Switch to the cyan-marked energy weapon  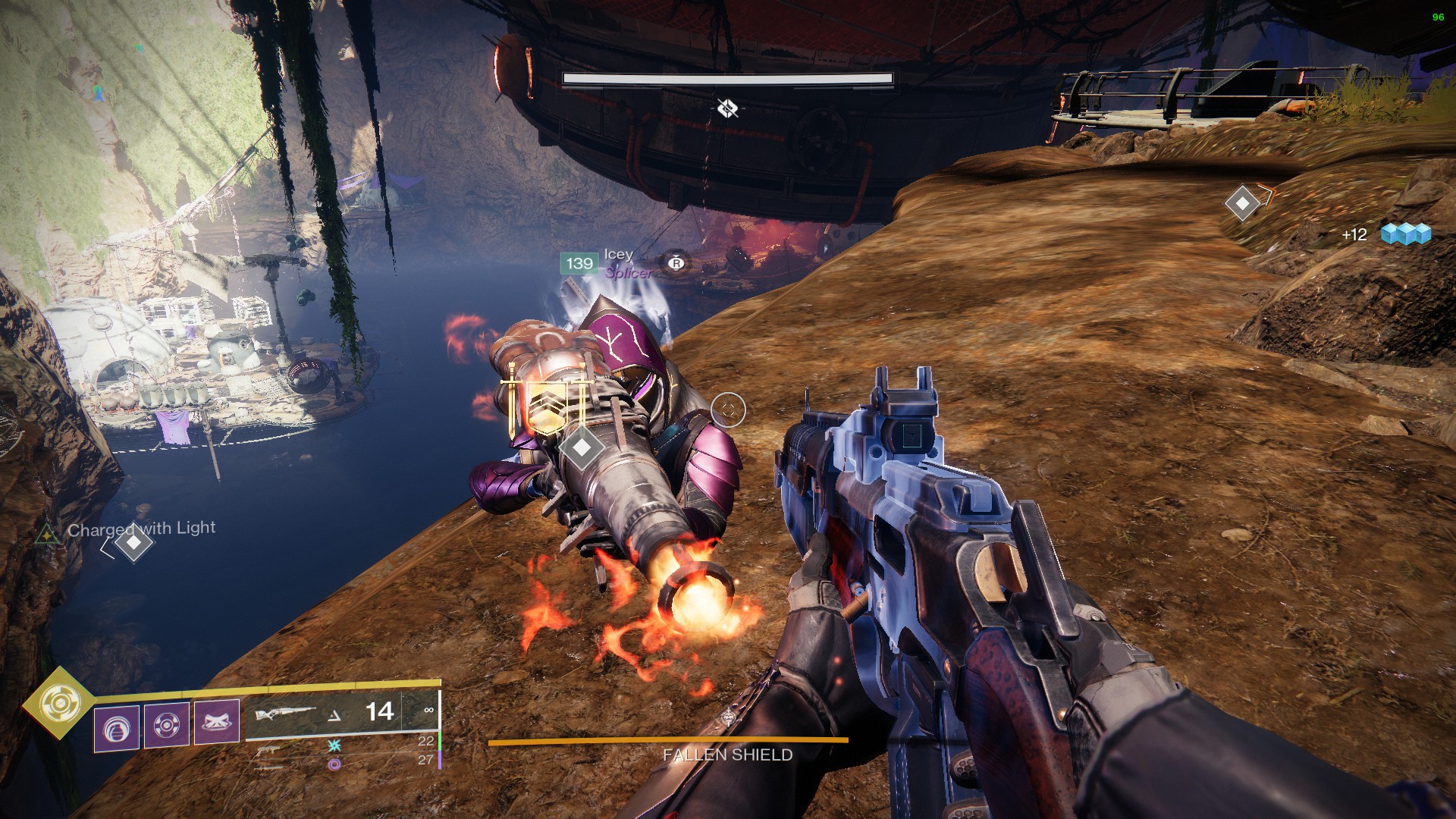[334, 745]
